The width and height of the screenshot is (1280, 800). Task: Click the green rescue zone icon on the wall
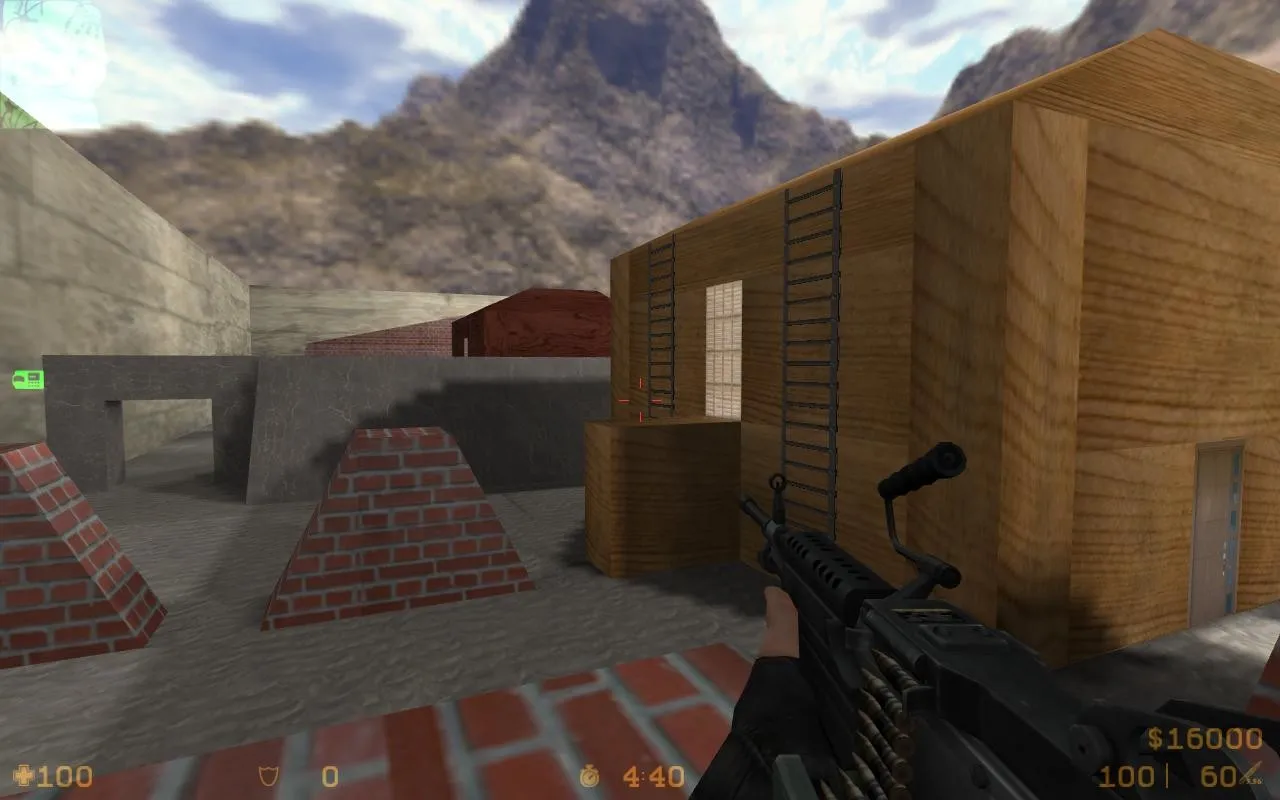(x=27, y=380)
